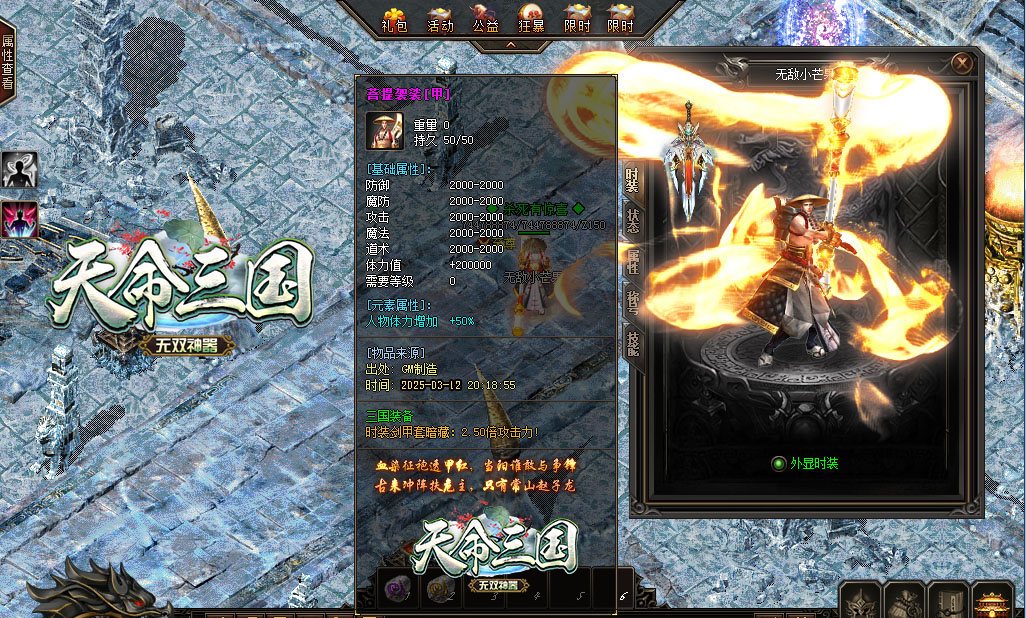
Task: Open the 属性查看 side tab
Action: [x=7, y=62]
